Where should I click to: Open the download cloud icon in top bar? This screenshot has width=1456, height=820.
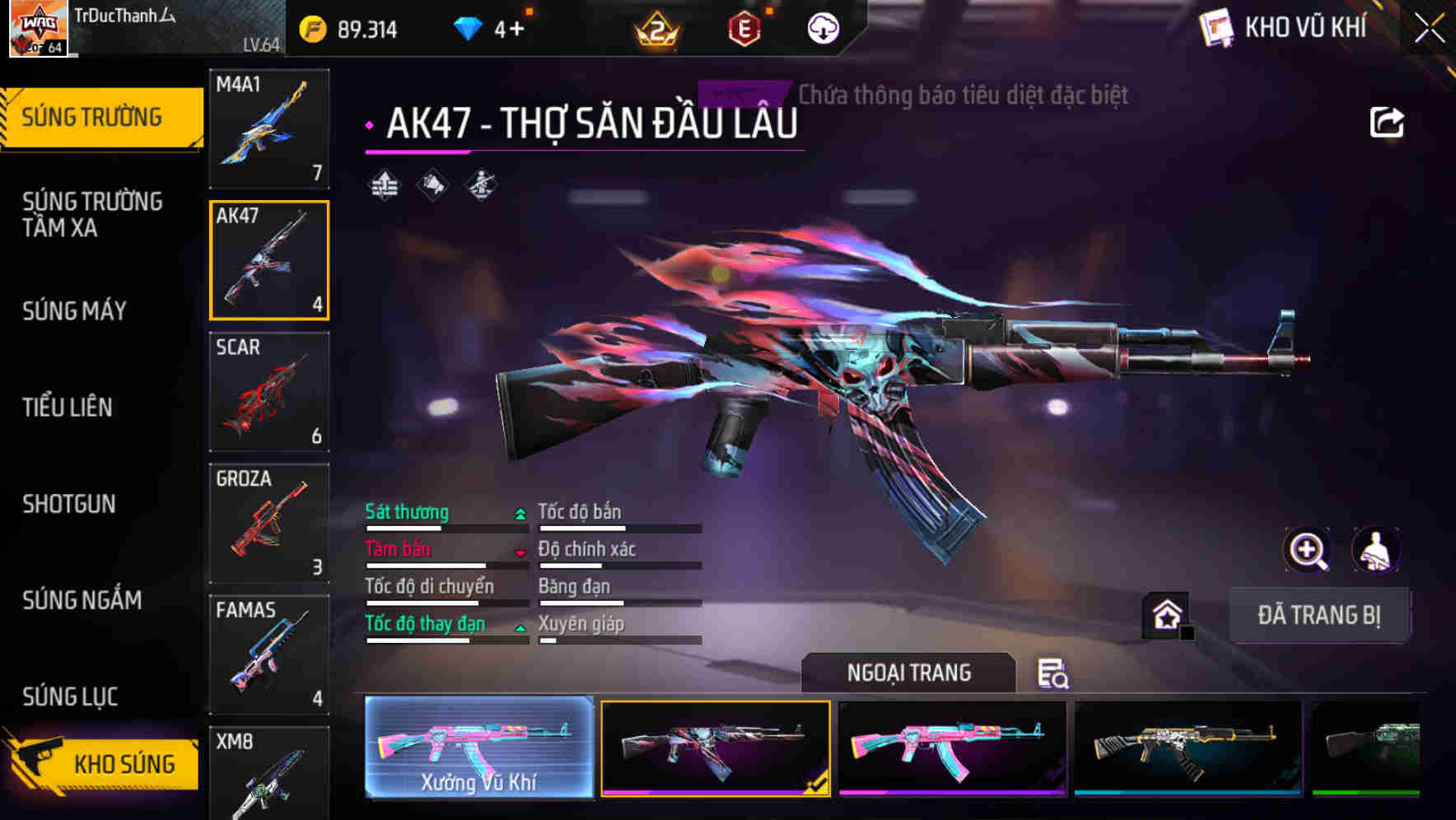[821, 27]
